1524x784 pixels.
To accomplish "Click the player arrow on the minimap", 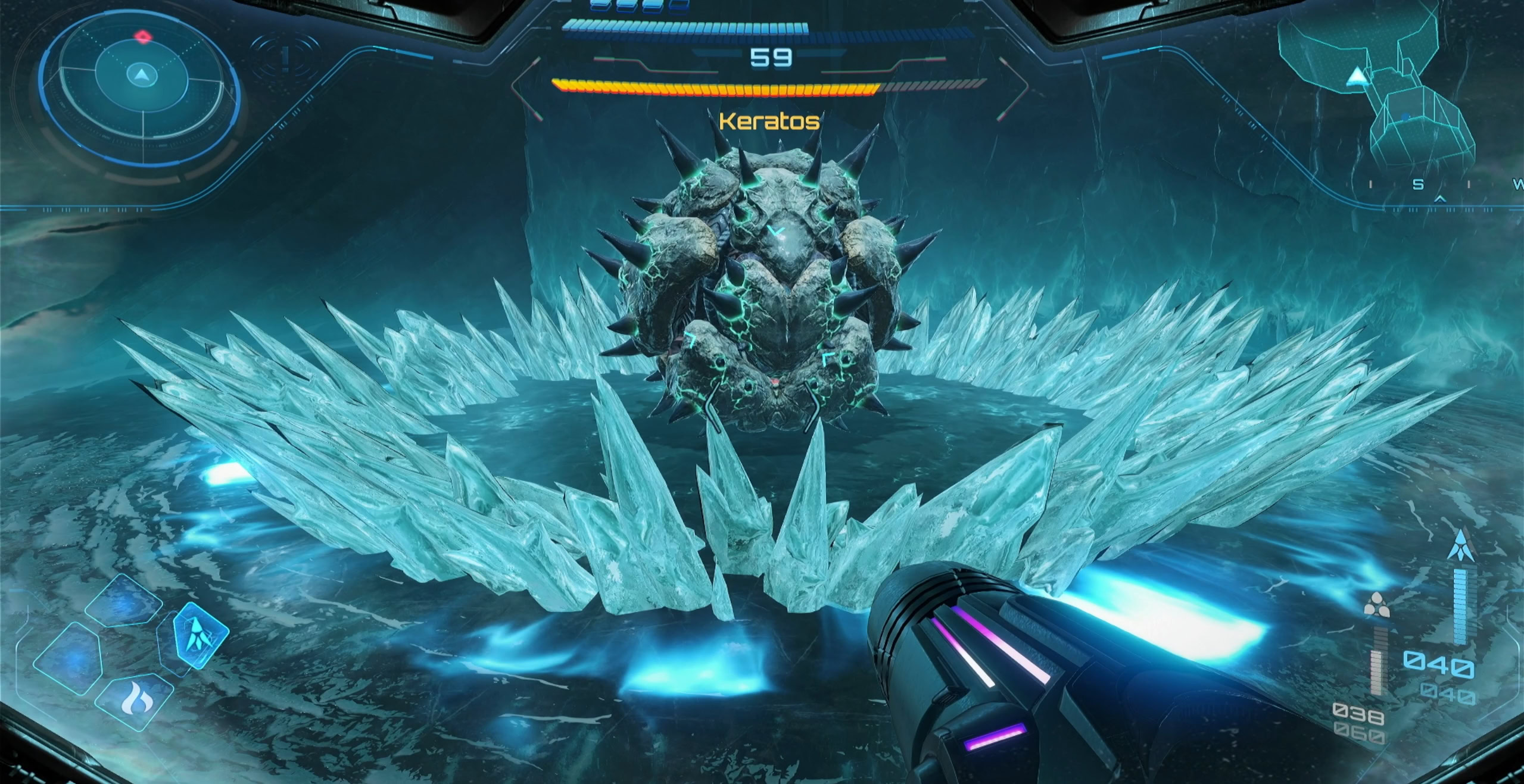I will (1357, 76).
